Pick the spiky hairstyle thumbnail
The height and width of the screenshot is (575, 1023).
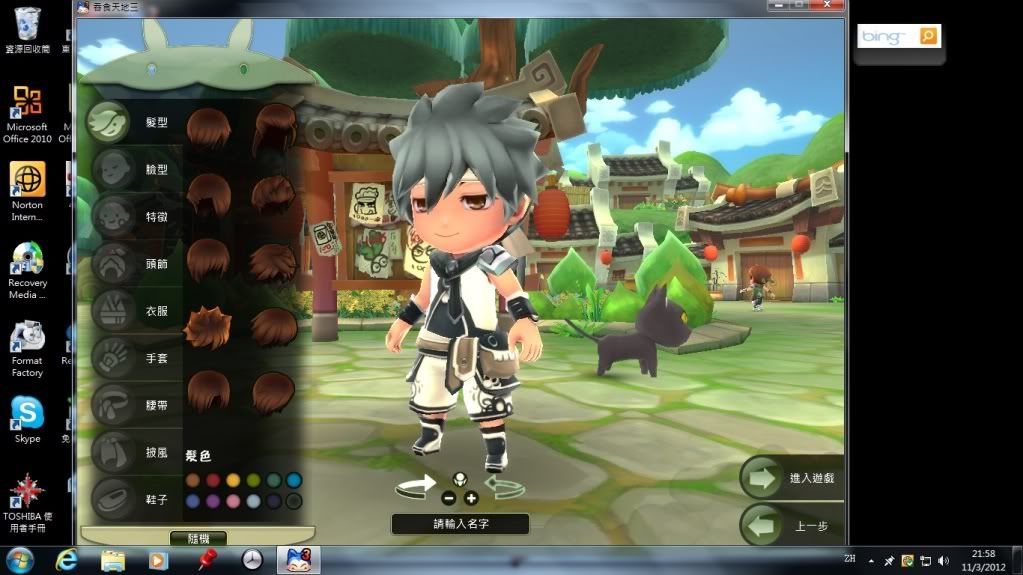click(208, 328)
